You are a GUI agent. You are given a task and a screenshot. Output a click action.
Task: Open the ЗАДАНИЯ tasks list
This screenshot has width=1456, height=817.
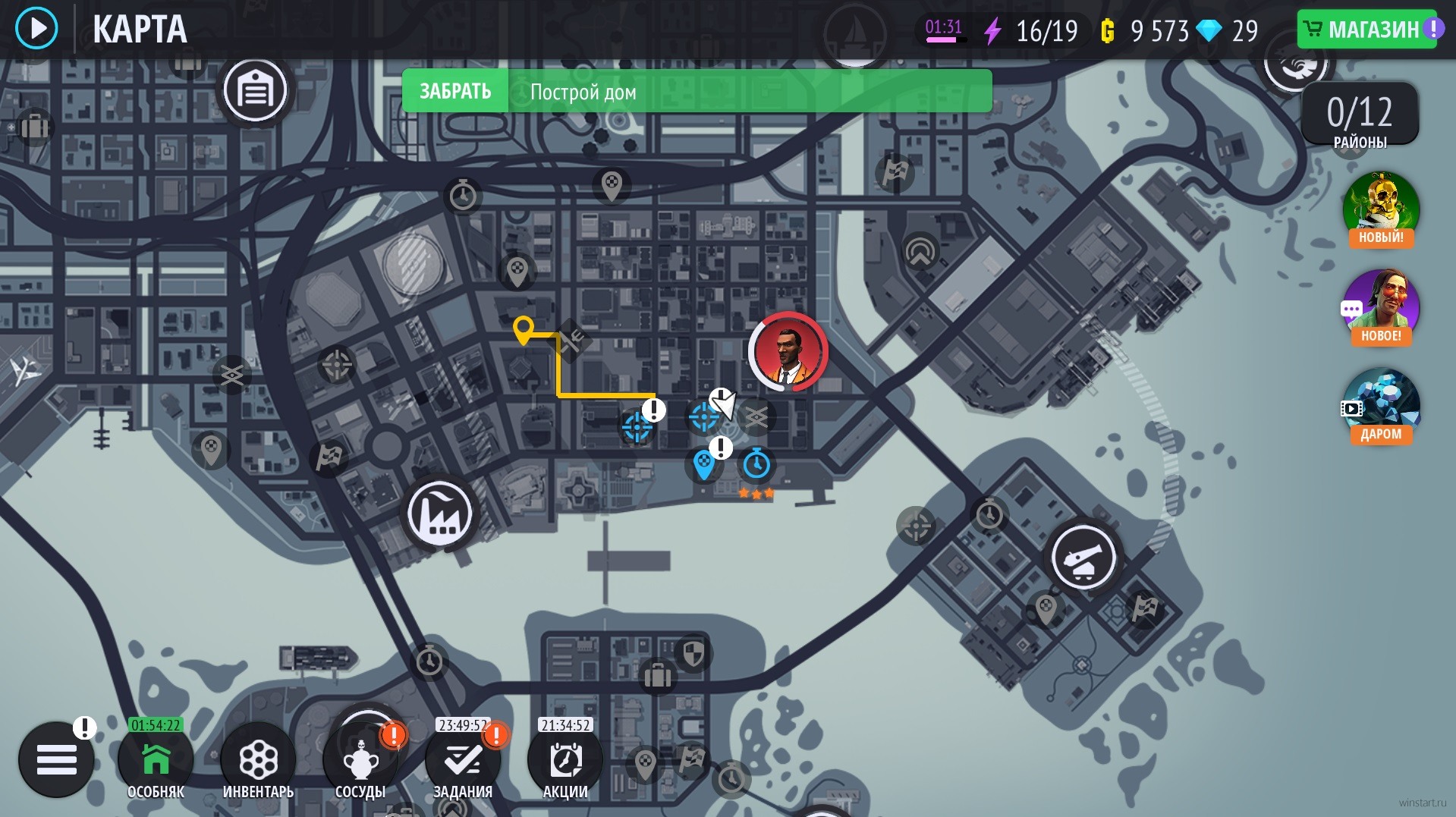[x=463, y=761]
